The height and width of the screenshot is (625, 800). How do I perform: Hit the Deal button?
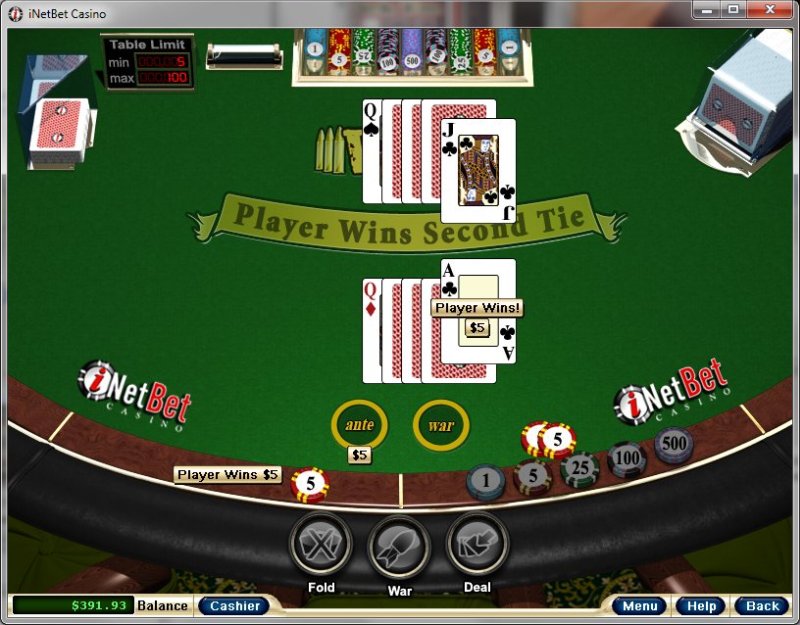click(x=477, y=545)
